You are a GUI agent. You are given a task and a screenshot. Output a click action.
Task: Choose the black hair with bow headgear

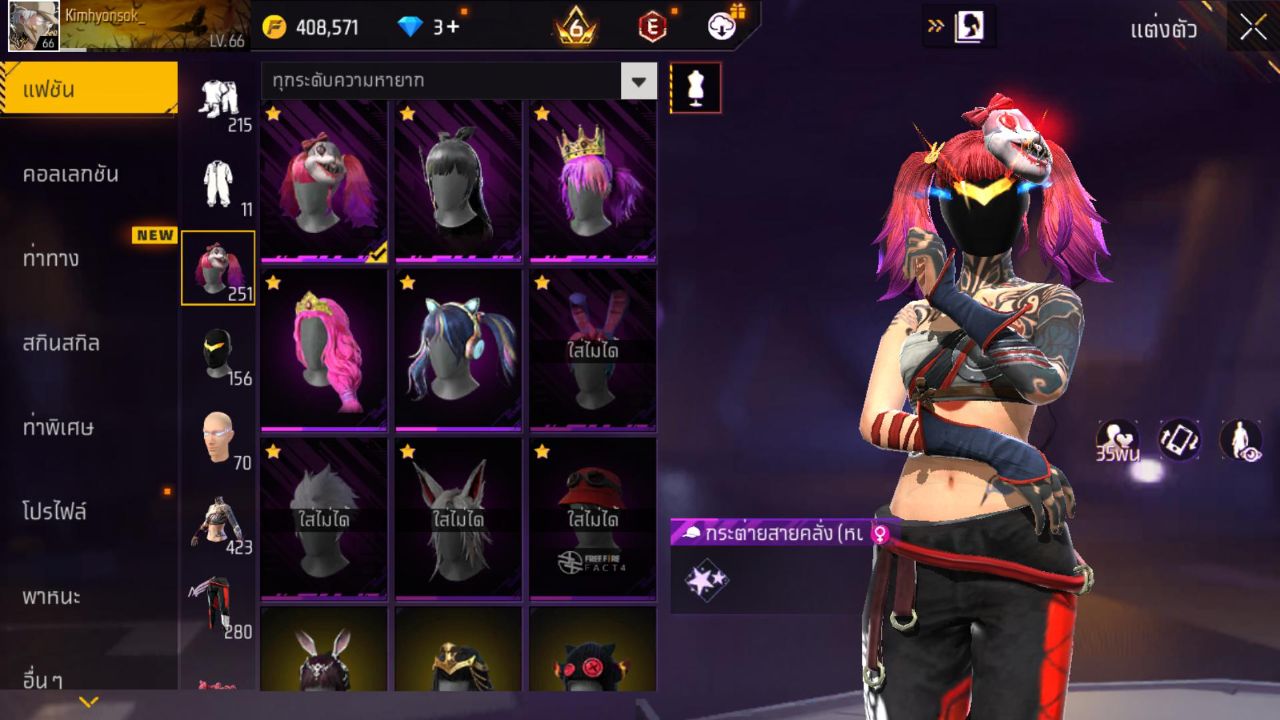tap(458, 180)
